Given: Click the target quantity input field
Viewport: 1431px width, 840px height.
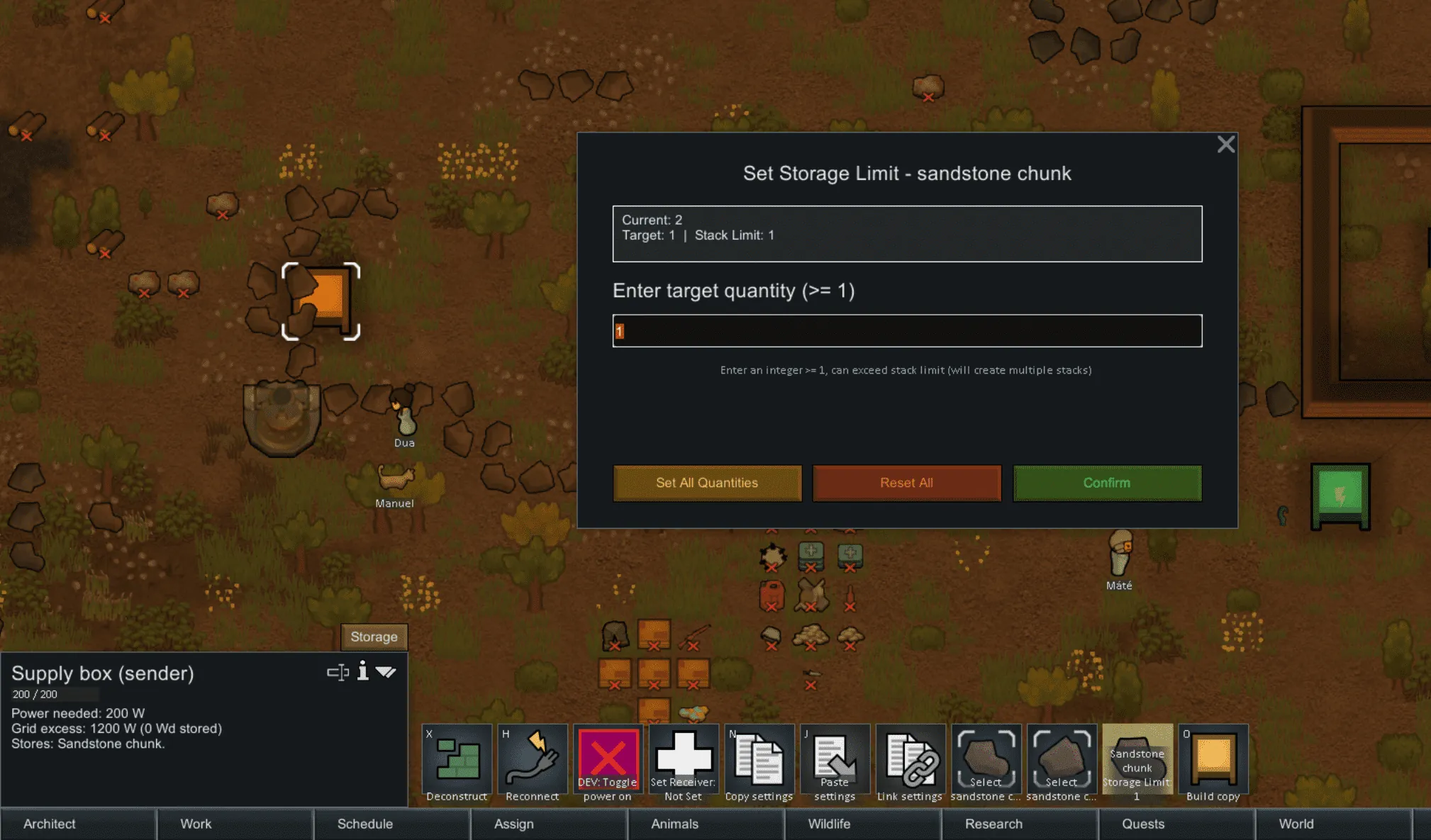Looking at the screenshot, I should coord(907,331).
